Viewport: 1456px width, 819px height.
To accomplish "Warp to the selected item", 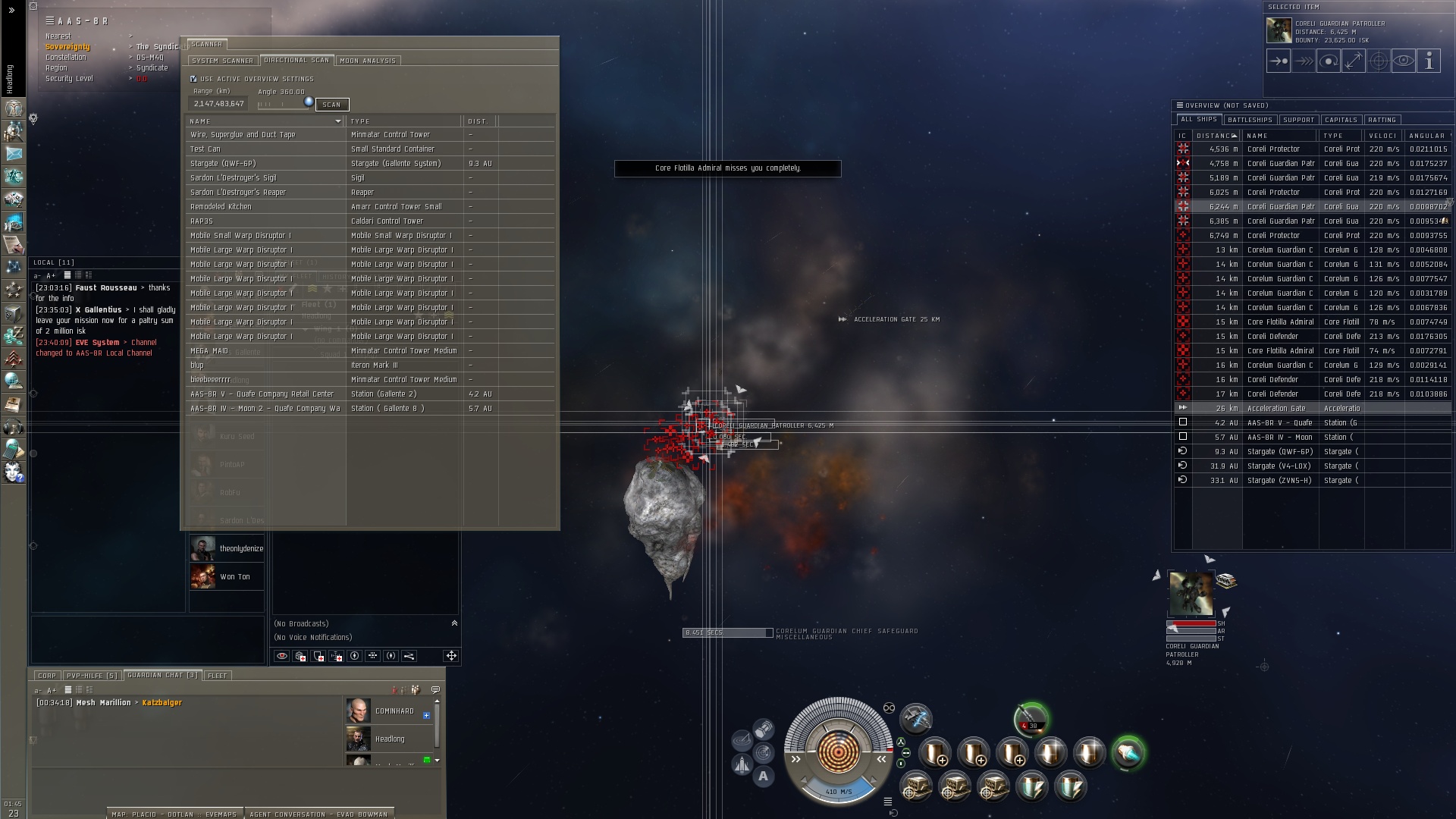I will 1304,61.
